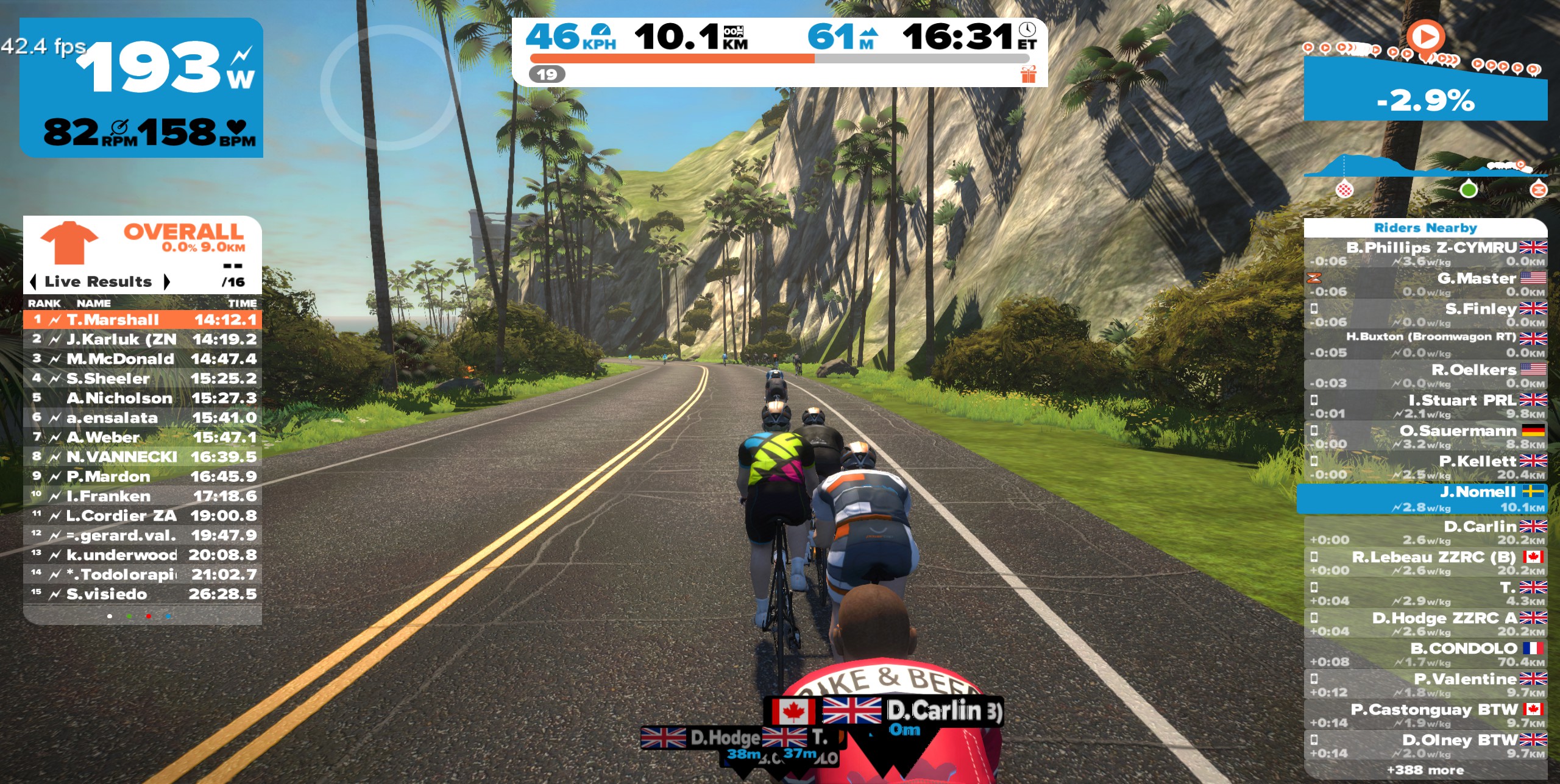View rider R.Lebeau ZZRC (B)
The image size is (1560, 784).
(x=1425, y=563)
